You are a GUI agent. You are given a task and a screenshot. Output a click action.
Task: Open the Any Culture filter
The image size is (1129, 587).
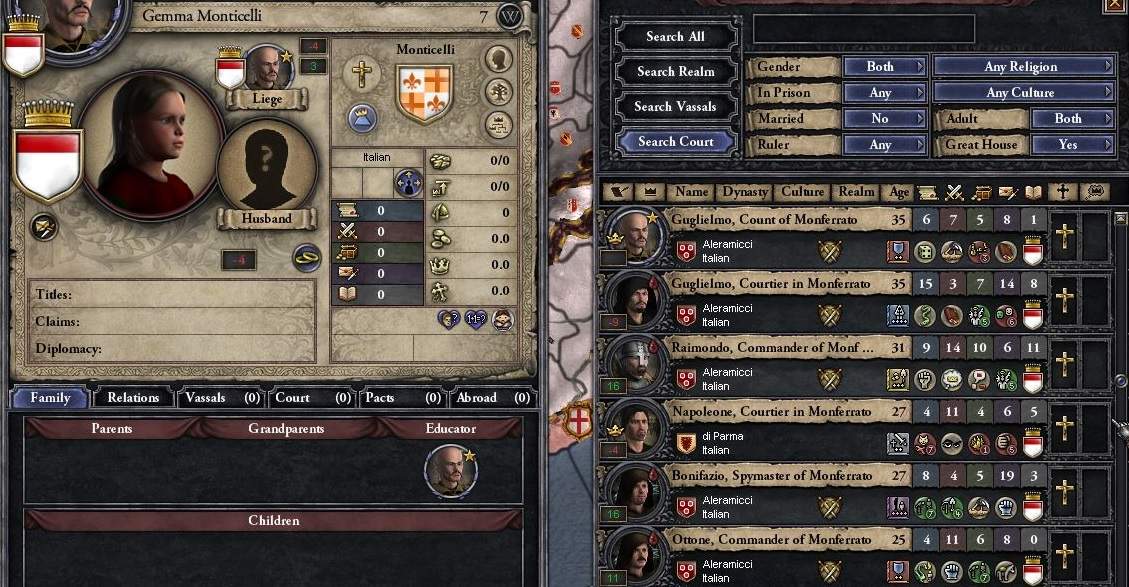coord(1024,93)
